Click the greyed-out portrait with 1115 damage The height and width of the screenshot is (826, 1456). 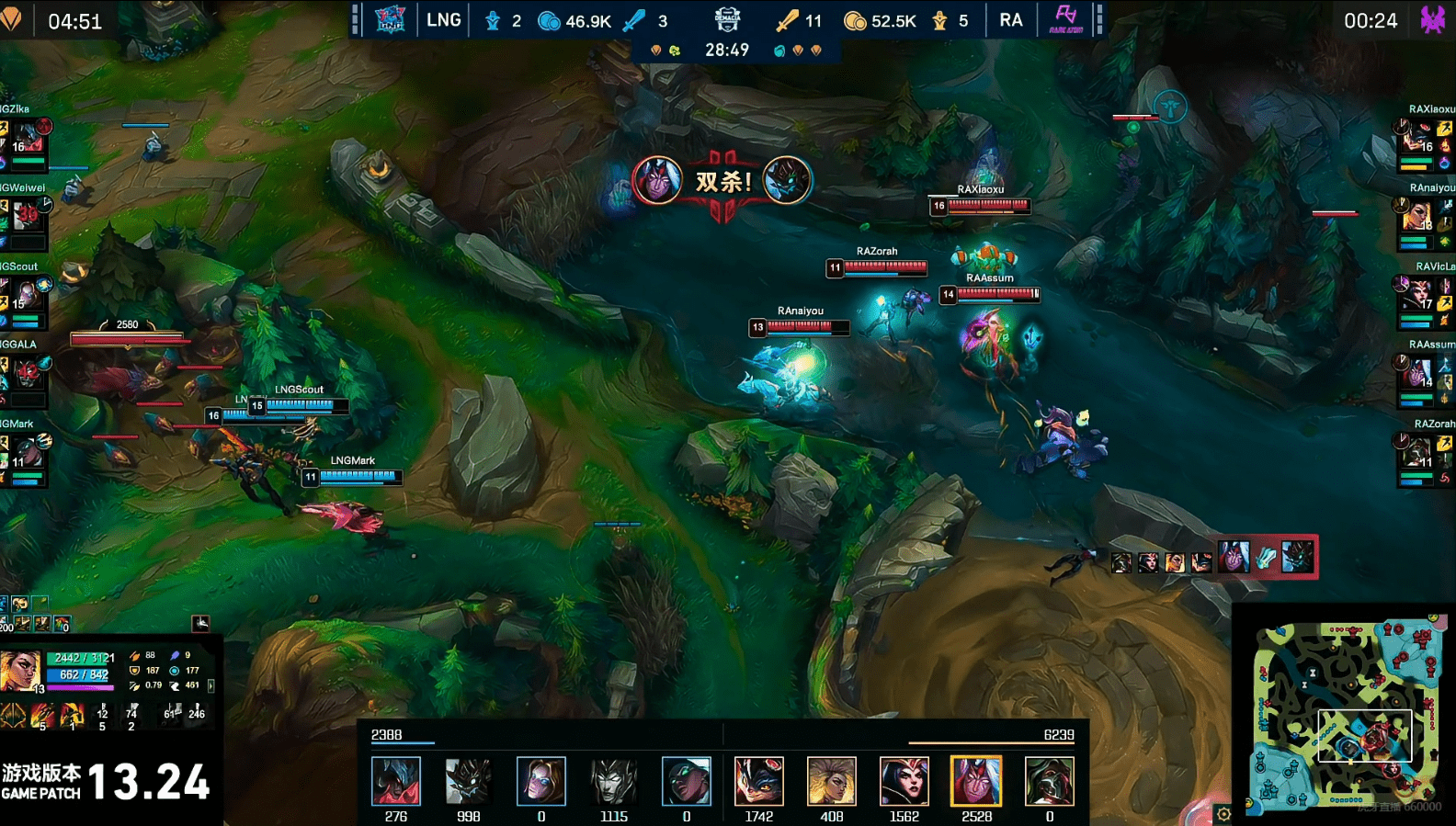tap(613, 781)
